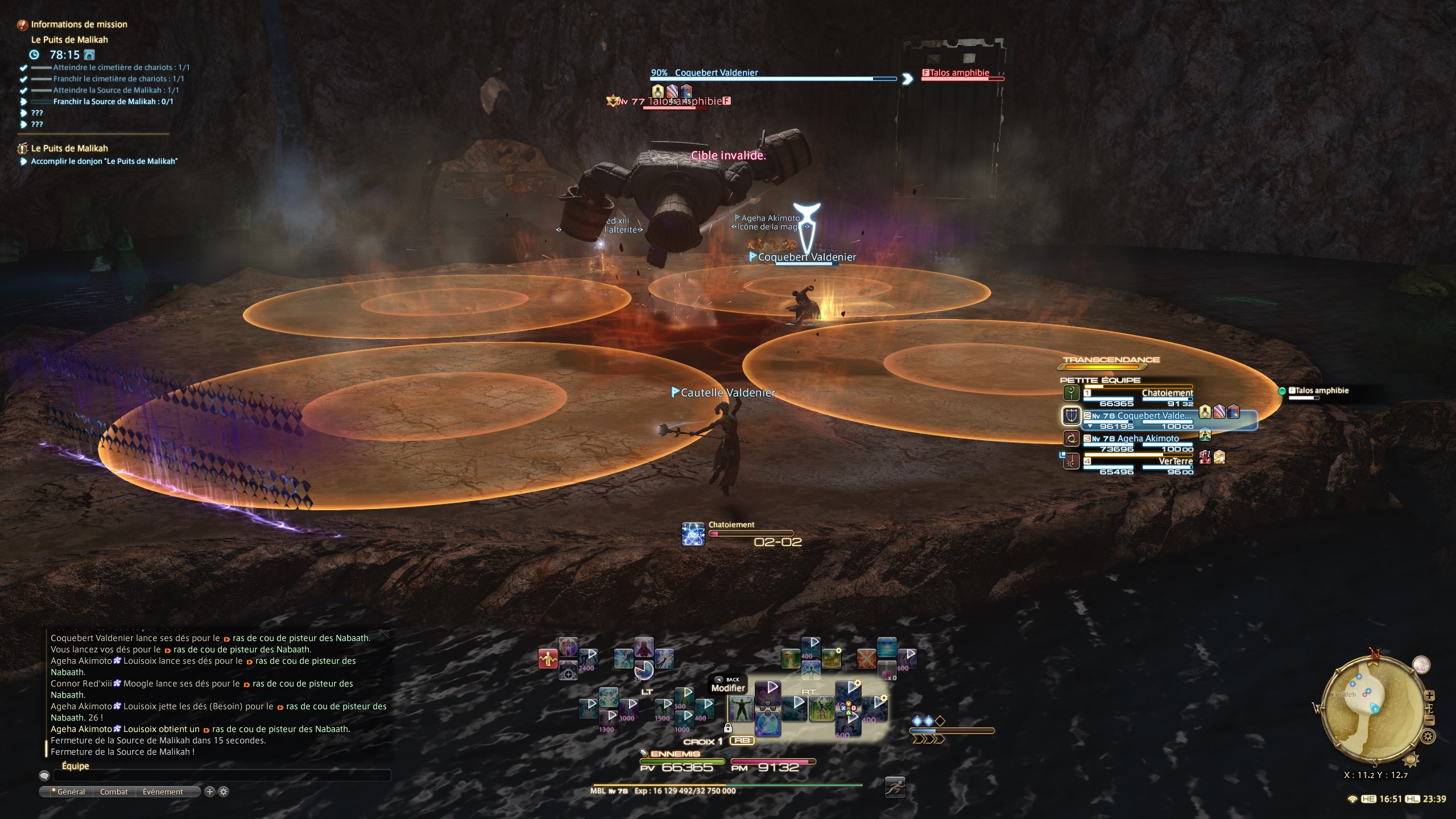This screenshot has width=1456, height=819.
Task: Open chat log settings gear
Action: click(x=224, y=792)
